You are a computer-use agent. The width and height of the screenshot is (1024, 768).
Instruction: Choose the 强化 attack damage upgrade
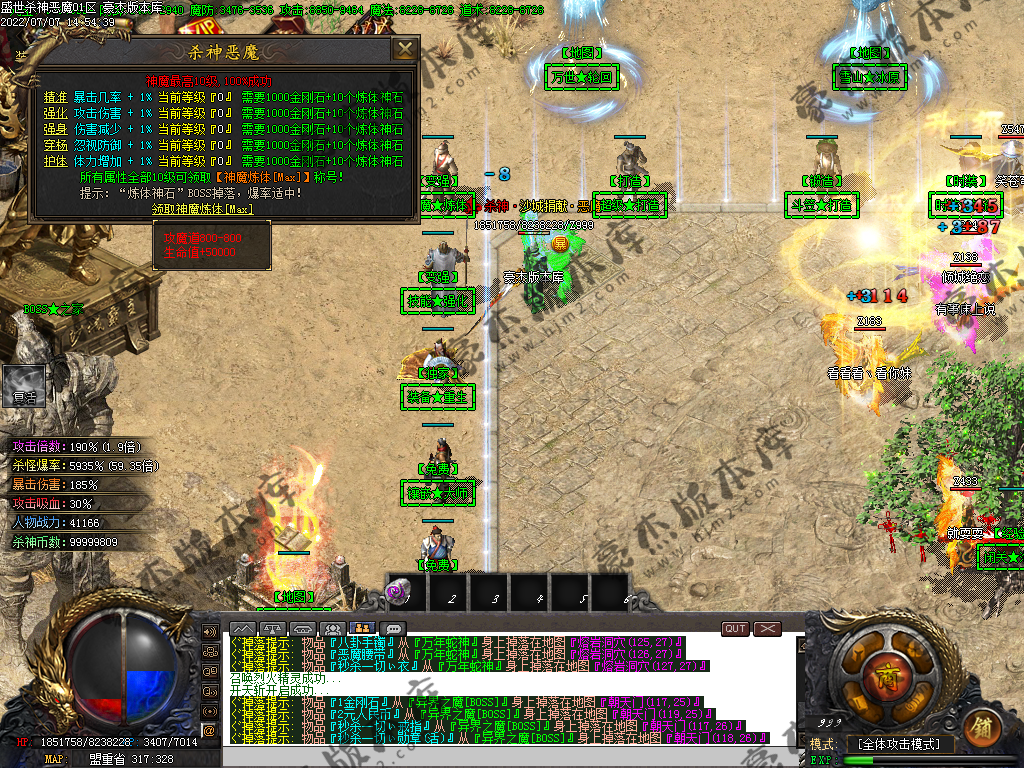click(x=56, y=113)
